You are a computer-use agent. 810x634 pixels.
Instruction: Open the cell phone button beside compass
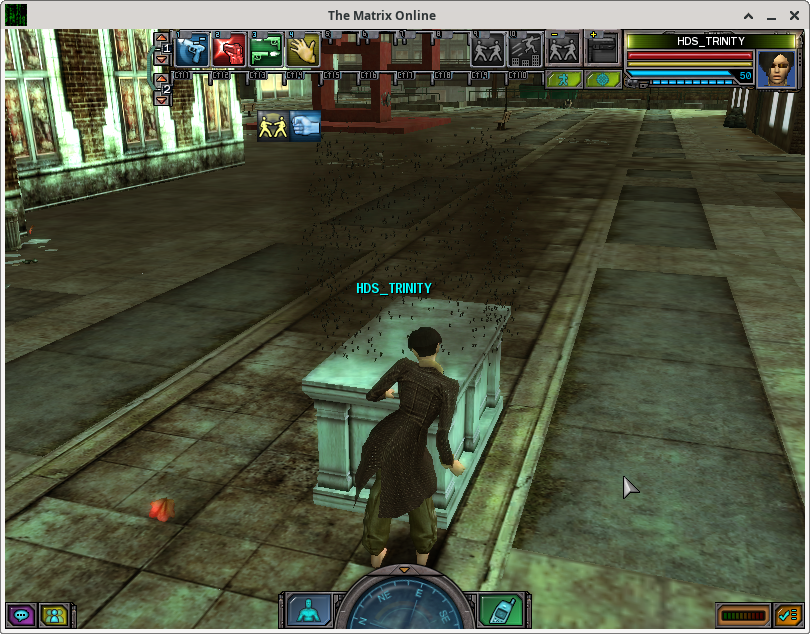click(497, 609)
